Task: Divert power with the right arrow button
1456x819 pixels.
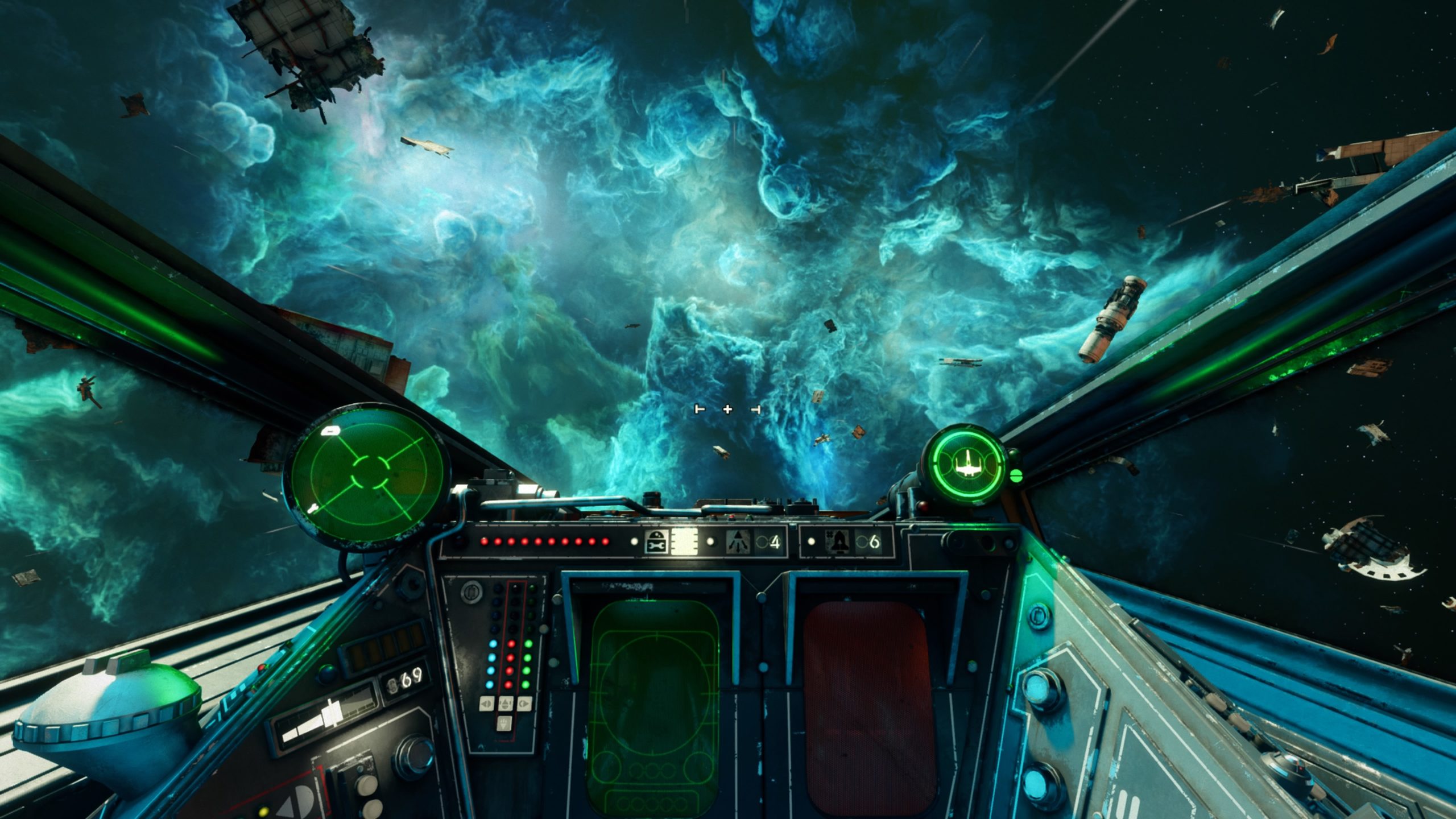Action: tap(524, 704)
